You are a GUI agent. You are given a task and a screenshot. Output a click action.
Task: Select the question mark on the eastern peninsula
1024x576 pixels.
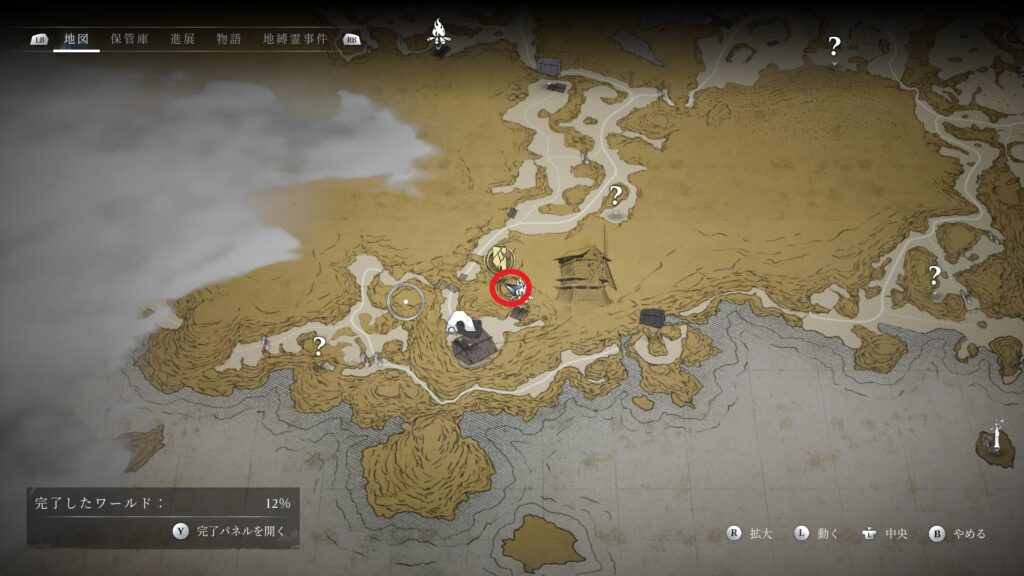tap(934, 274)
